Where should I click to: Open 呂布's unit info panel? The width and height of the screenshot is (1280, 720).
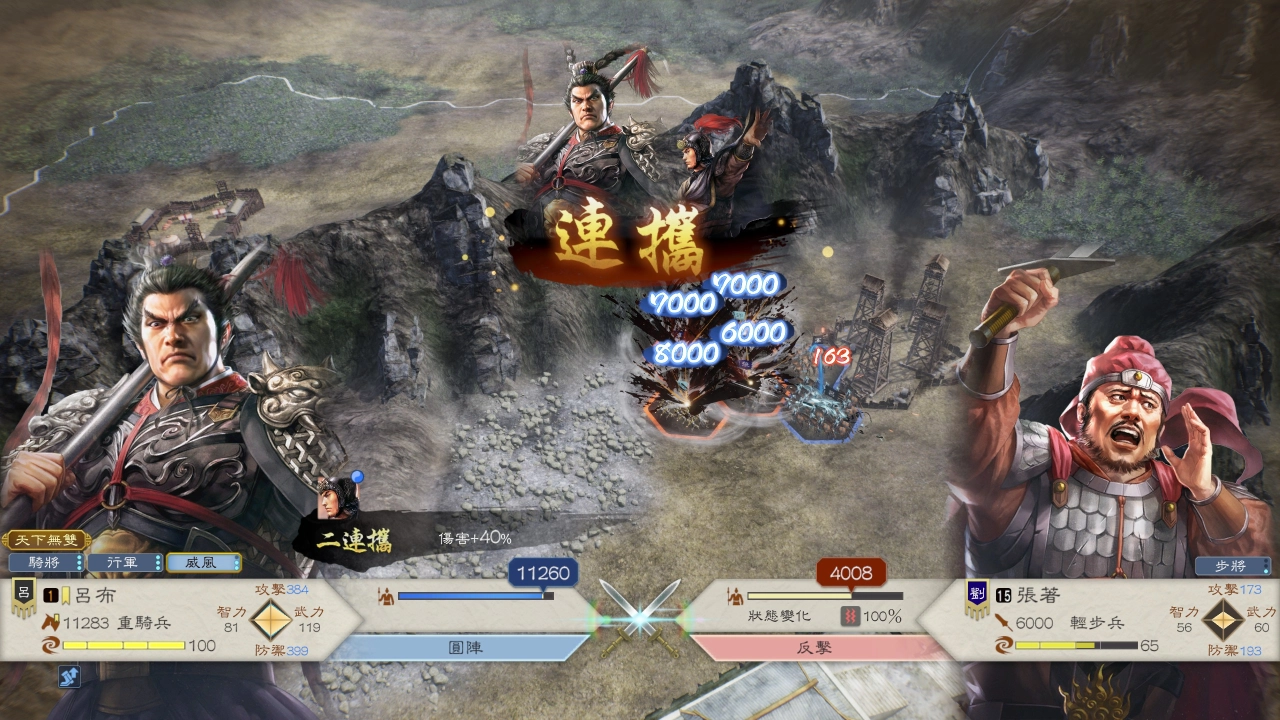click(180, 620)
